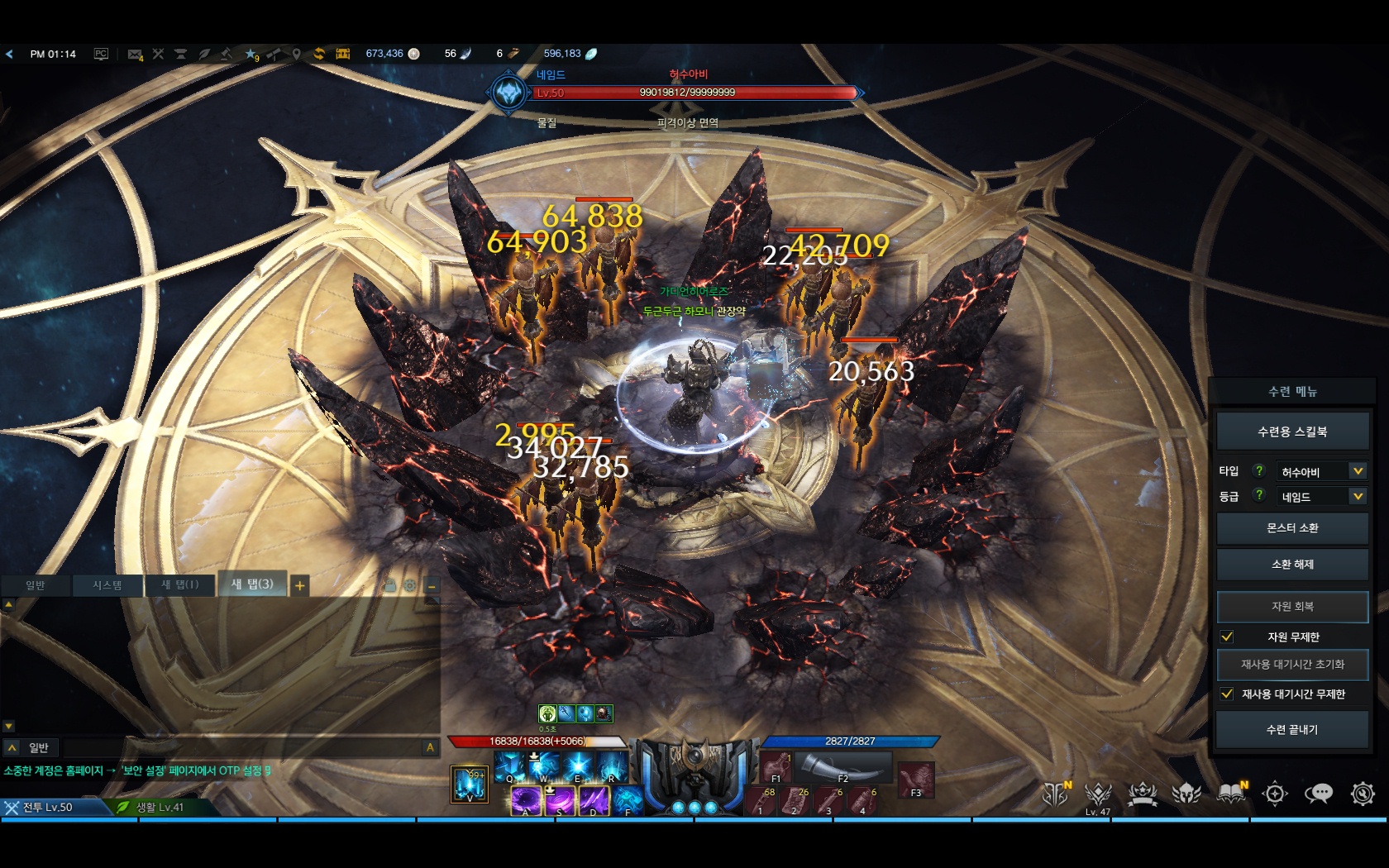The height and width of the screenshot is (868, 1389).
Task: End training with 수련 끝내기
Action: [x=1291, y=730]
